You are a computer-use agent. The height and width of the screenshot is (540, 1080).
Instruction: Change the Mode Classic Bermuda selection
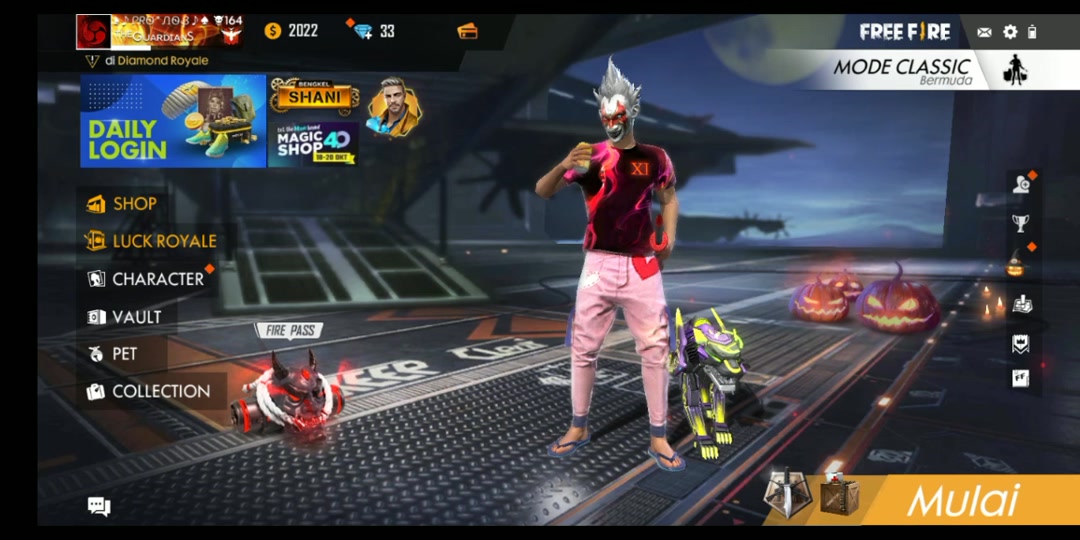pos(920,70)
